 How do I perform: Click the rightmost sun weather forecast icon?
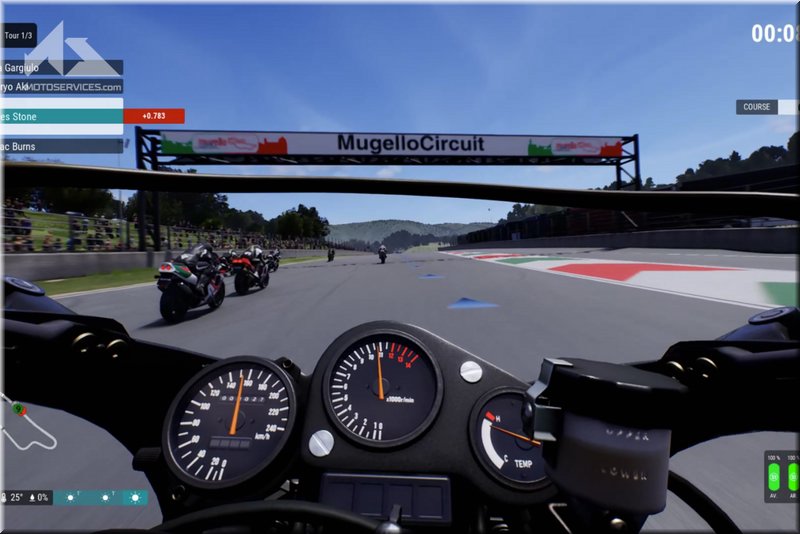coord(132,497)
